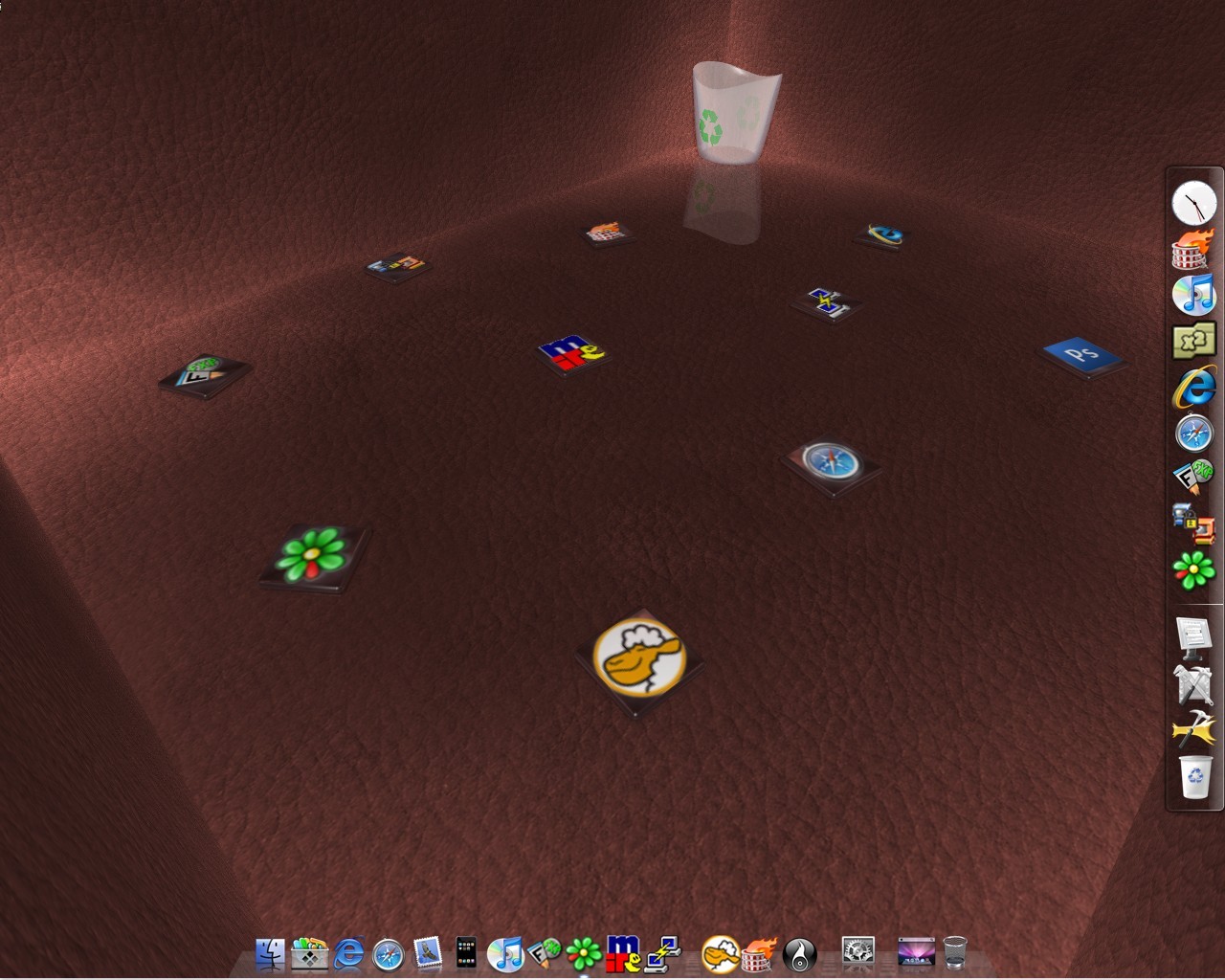Launch ClamWin from the dock

(x=720, y=953)
